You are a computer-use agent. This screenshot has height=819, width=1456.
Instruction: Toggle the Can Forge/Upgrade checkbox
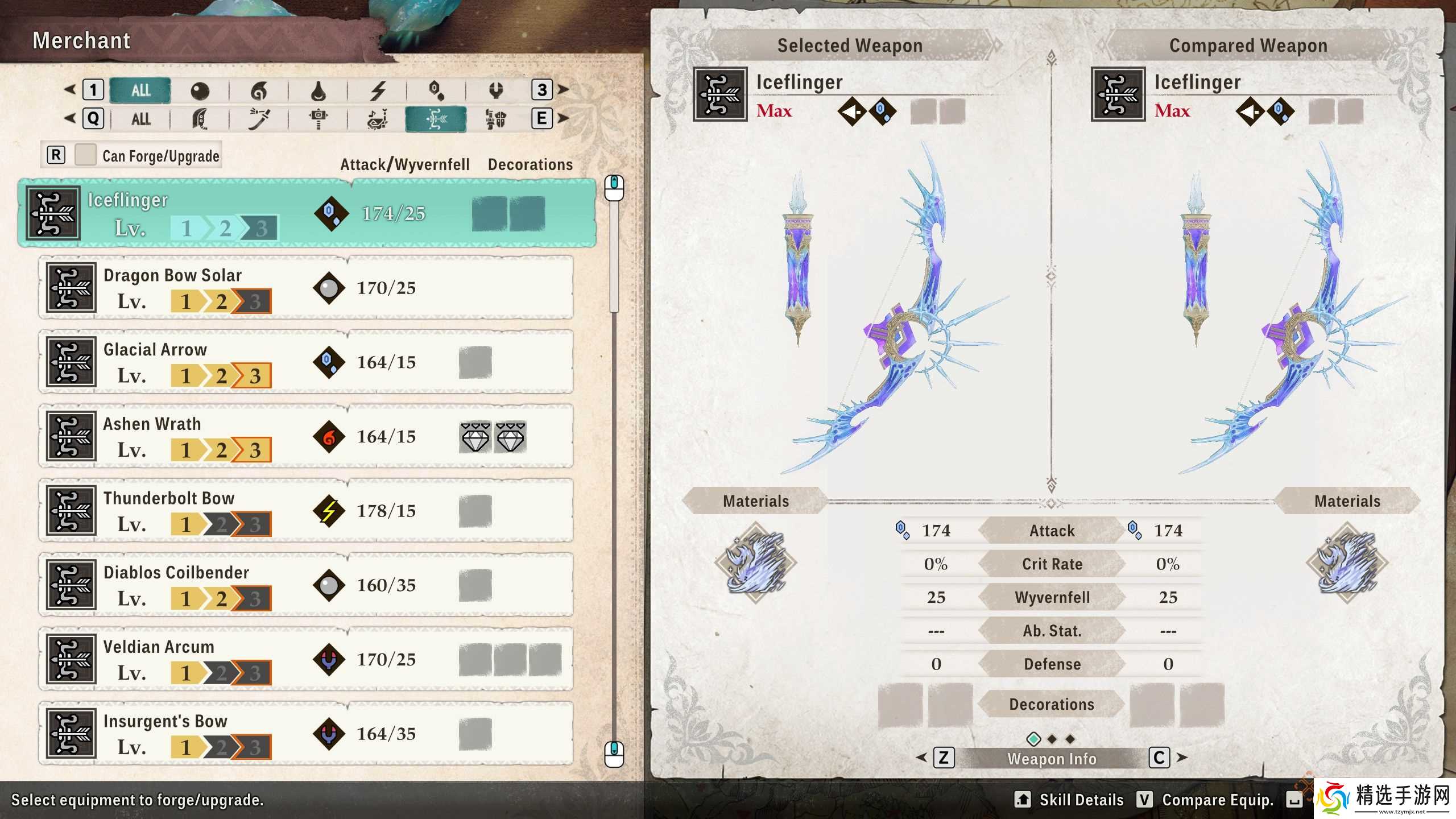(85, 155)
